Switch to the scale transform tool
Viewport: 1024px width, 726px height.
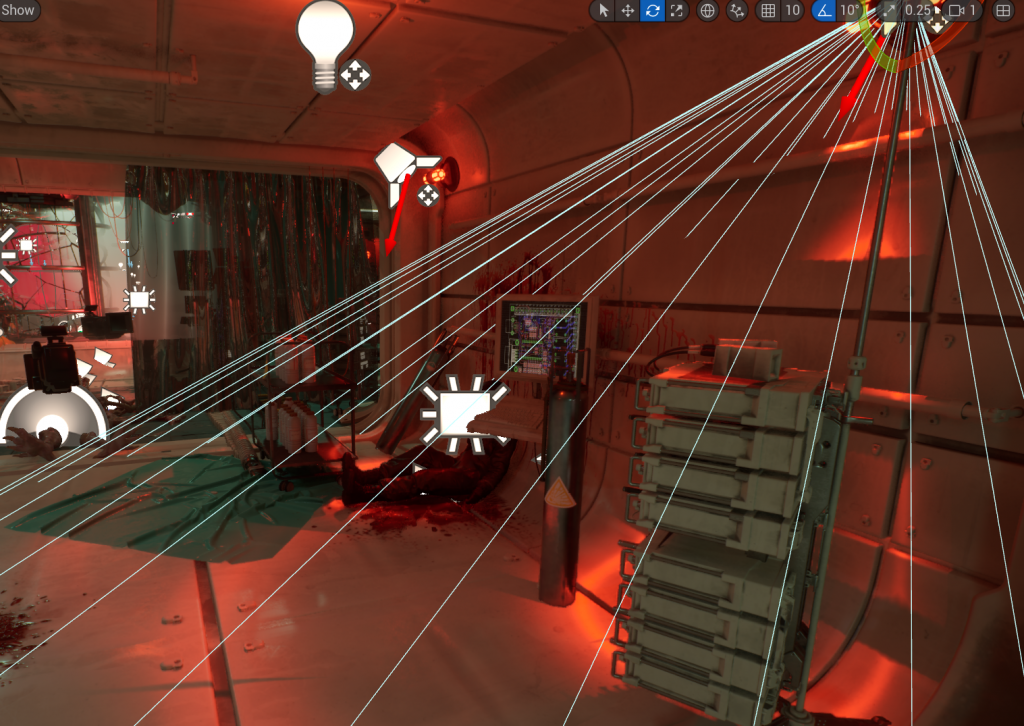click(677, 11)
